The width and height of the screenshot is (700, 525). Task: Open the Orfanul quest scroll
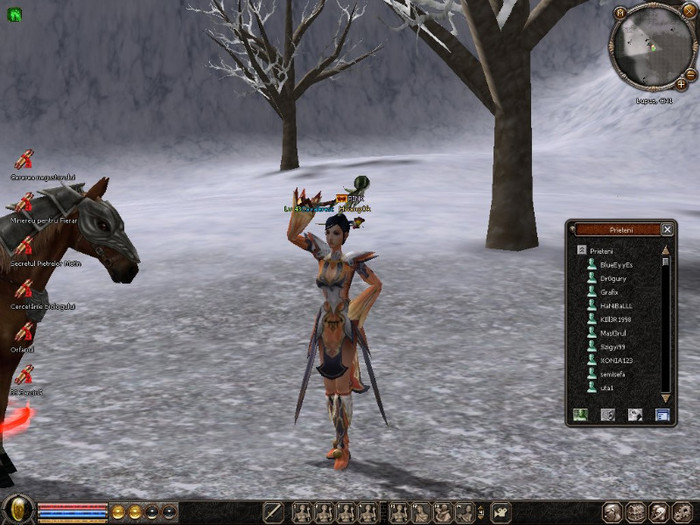[x=24, y=332]
